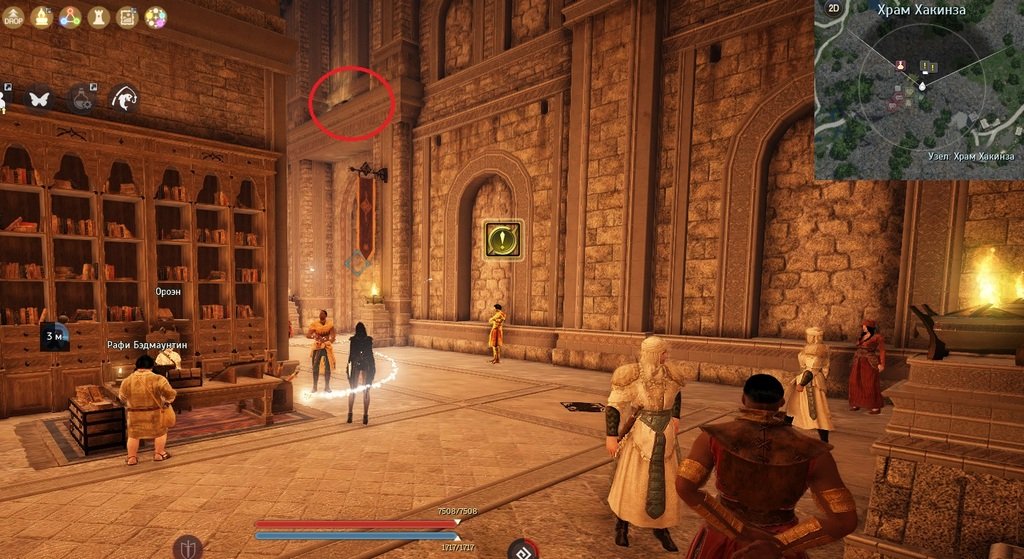Open the candle icon menu

pyautogui.click(x=42, y=16)
